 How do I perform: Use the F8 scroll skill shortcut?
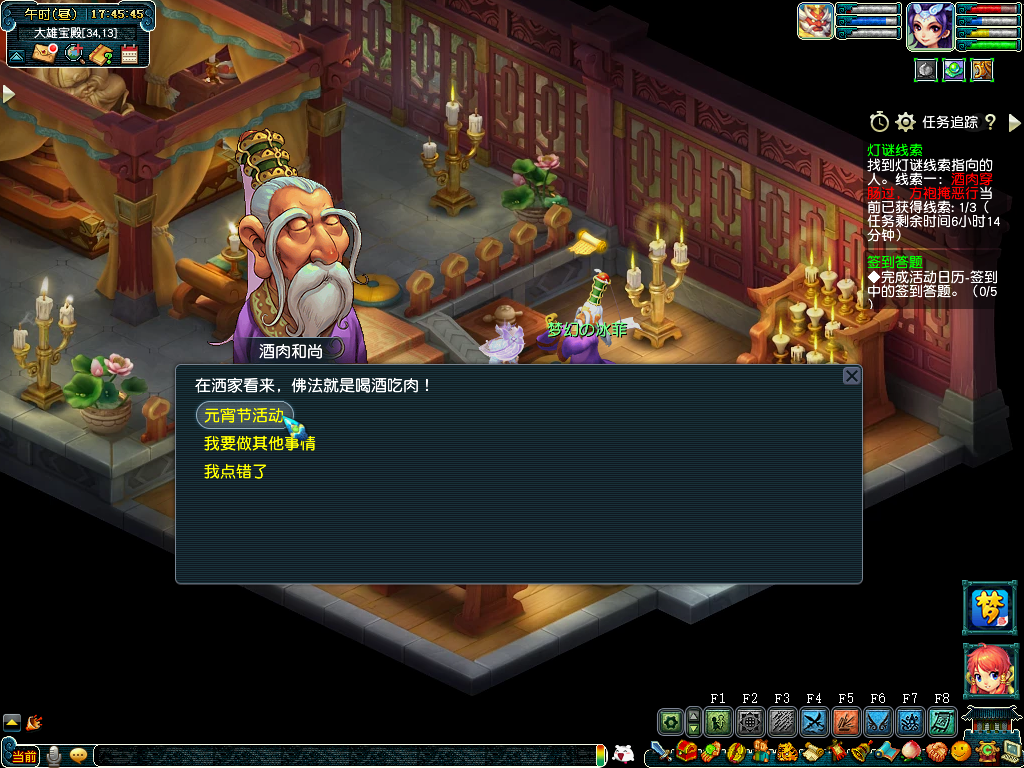tap(941, 721)
